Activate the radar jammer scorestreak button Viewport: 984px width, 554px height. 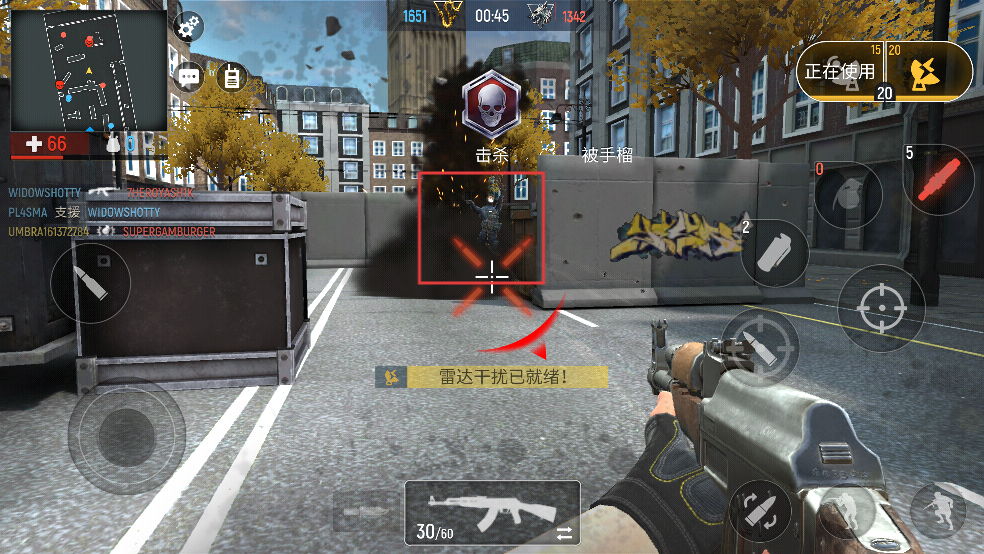pos(927,70)
